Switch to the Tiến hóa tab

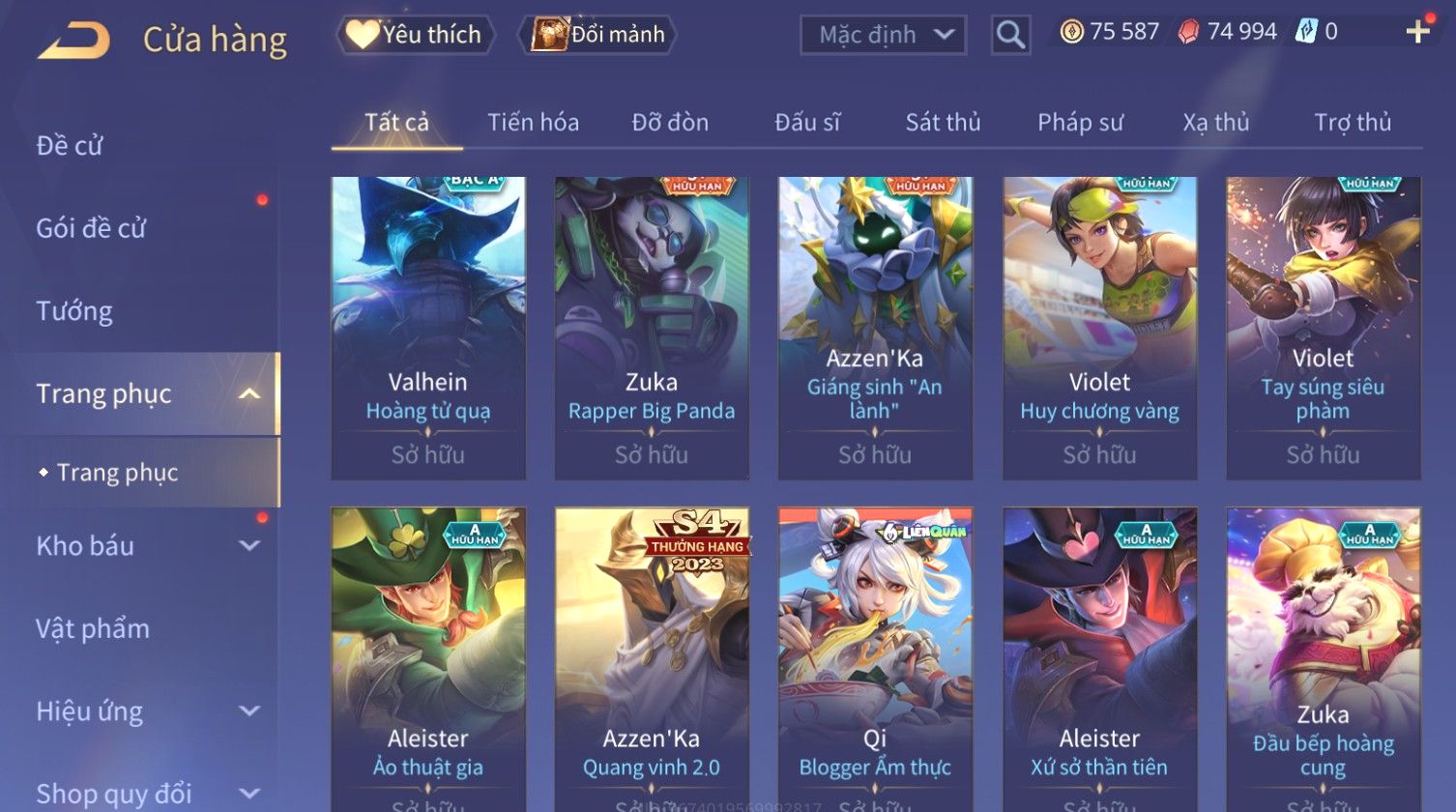(x=533, y=123)
